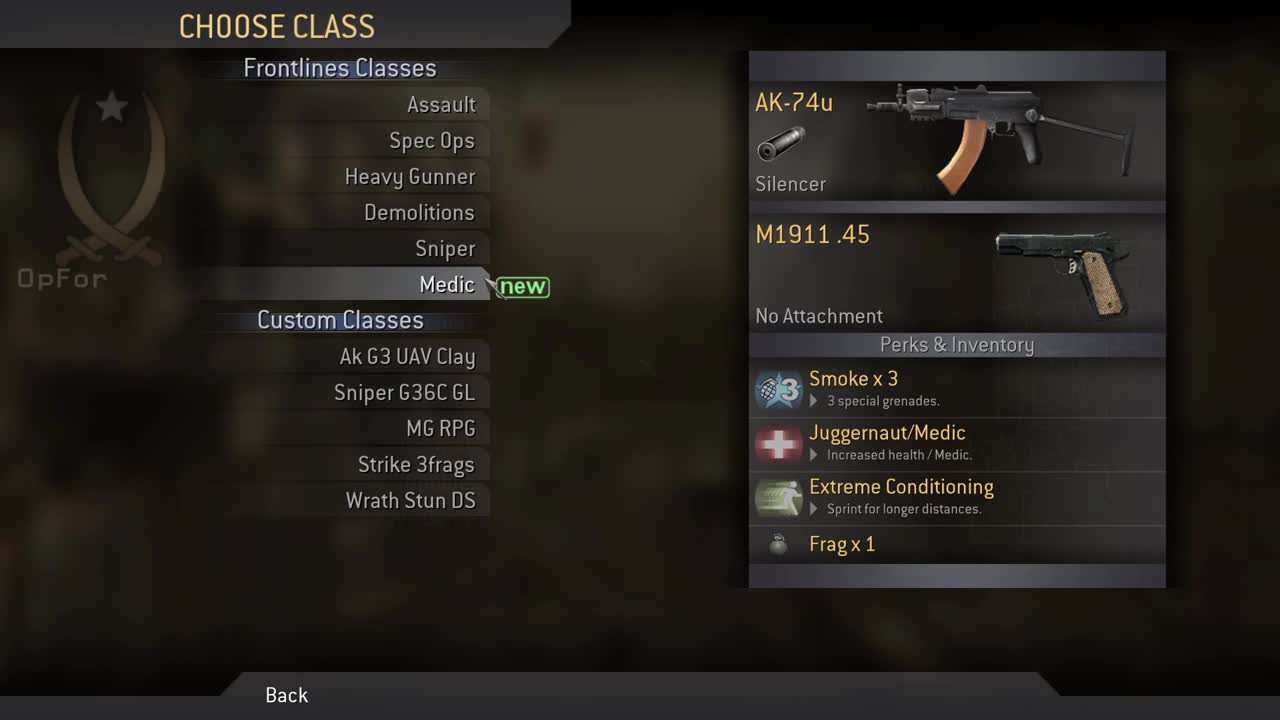Click the Frag x 1 grenade icon
This screenshot has width=1280, height=720.
click(778, 545)
